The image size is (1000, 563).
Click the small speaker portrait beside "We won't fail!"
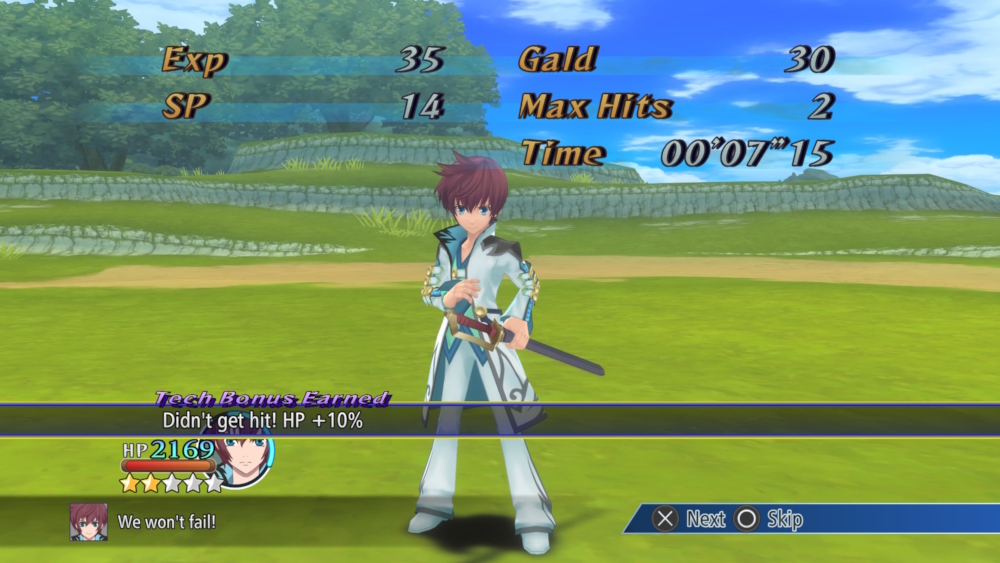(88, 521)
